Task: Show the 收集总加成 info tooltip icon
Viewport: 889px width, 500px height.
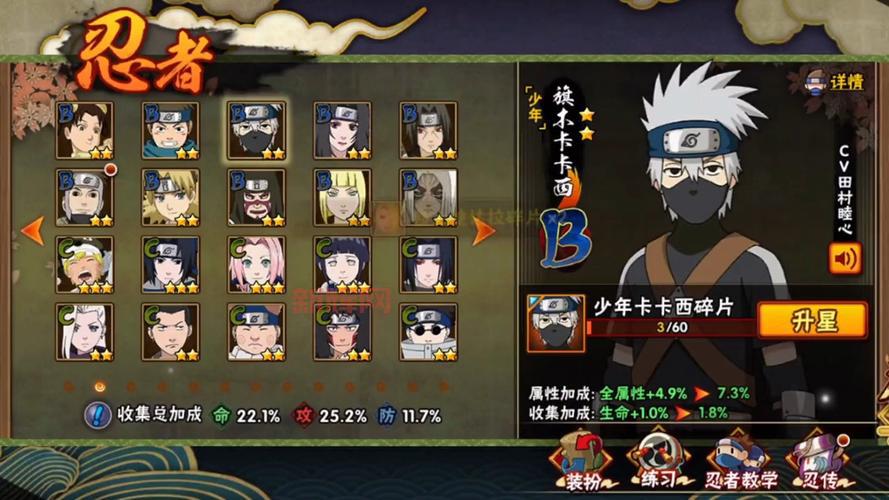Action: 96,415
